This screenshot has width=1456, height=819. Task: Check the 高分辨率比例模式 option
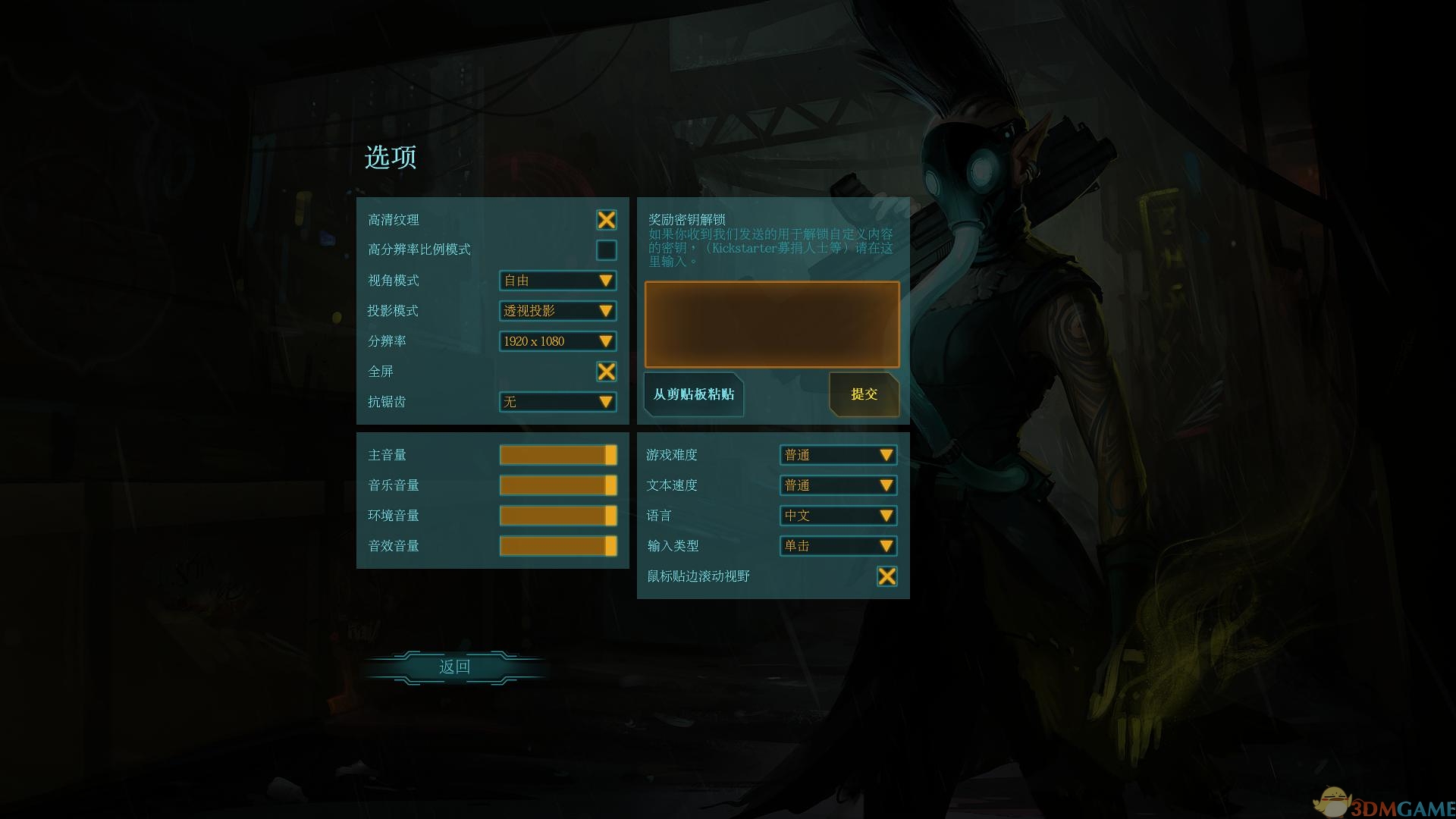pyautogui.click(x=606, y=250)
